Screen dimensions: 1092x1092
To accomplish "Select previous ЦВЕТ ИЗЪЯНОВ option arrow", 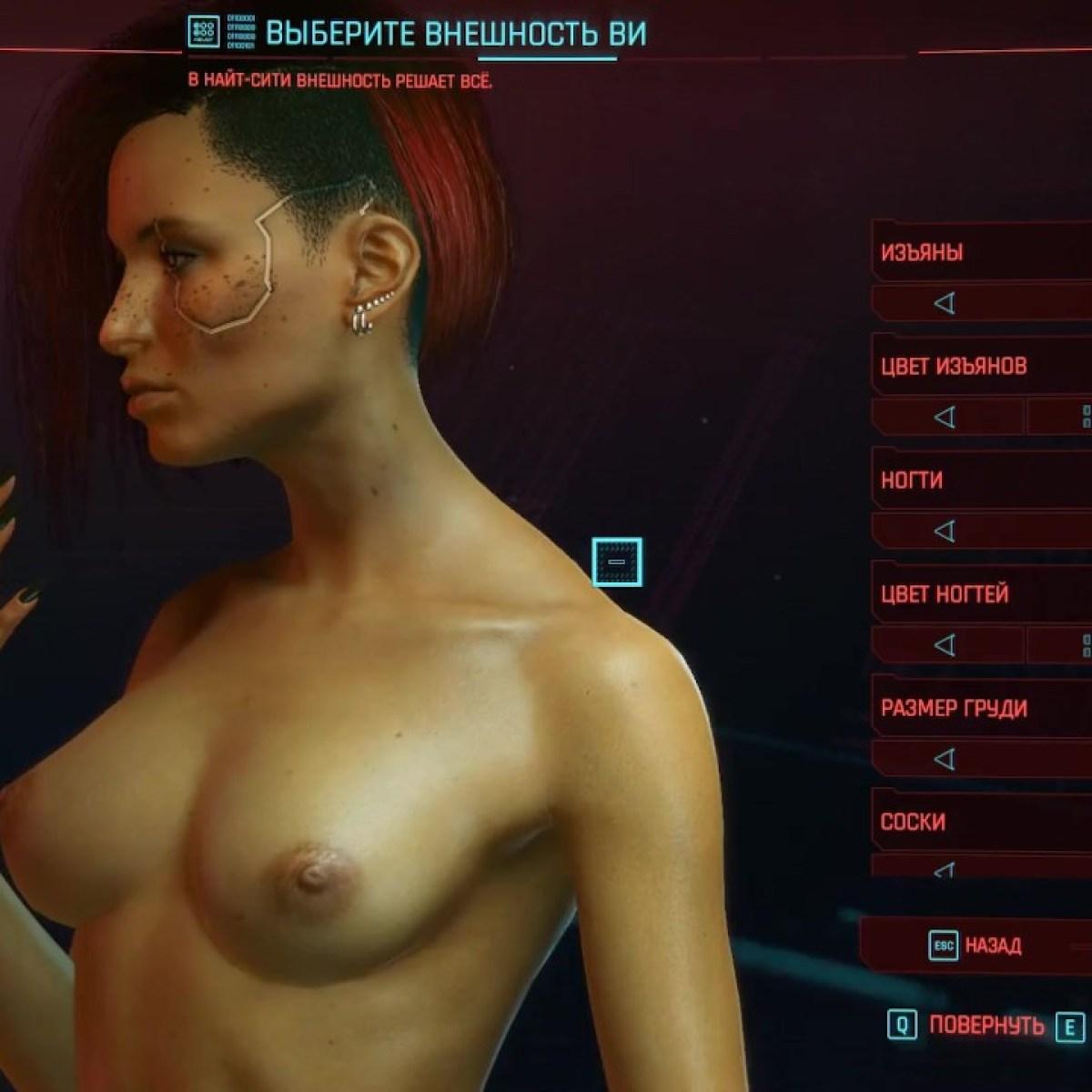I will 945,417.
